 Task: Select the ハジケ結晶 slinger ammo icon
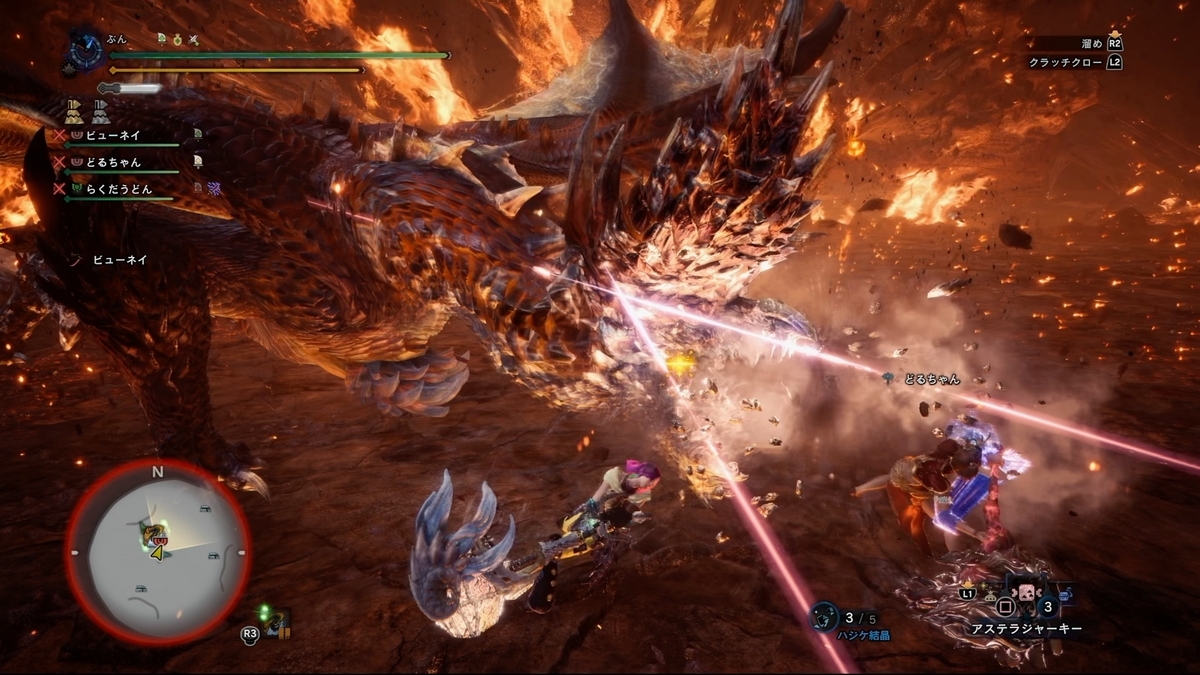(824, 616)
